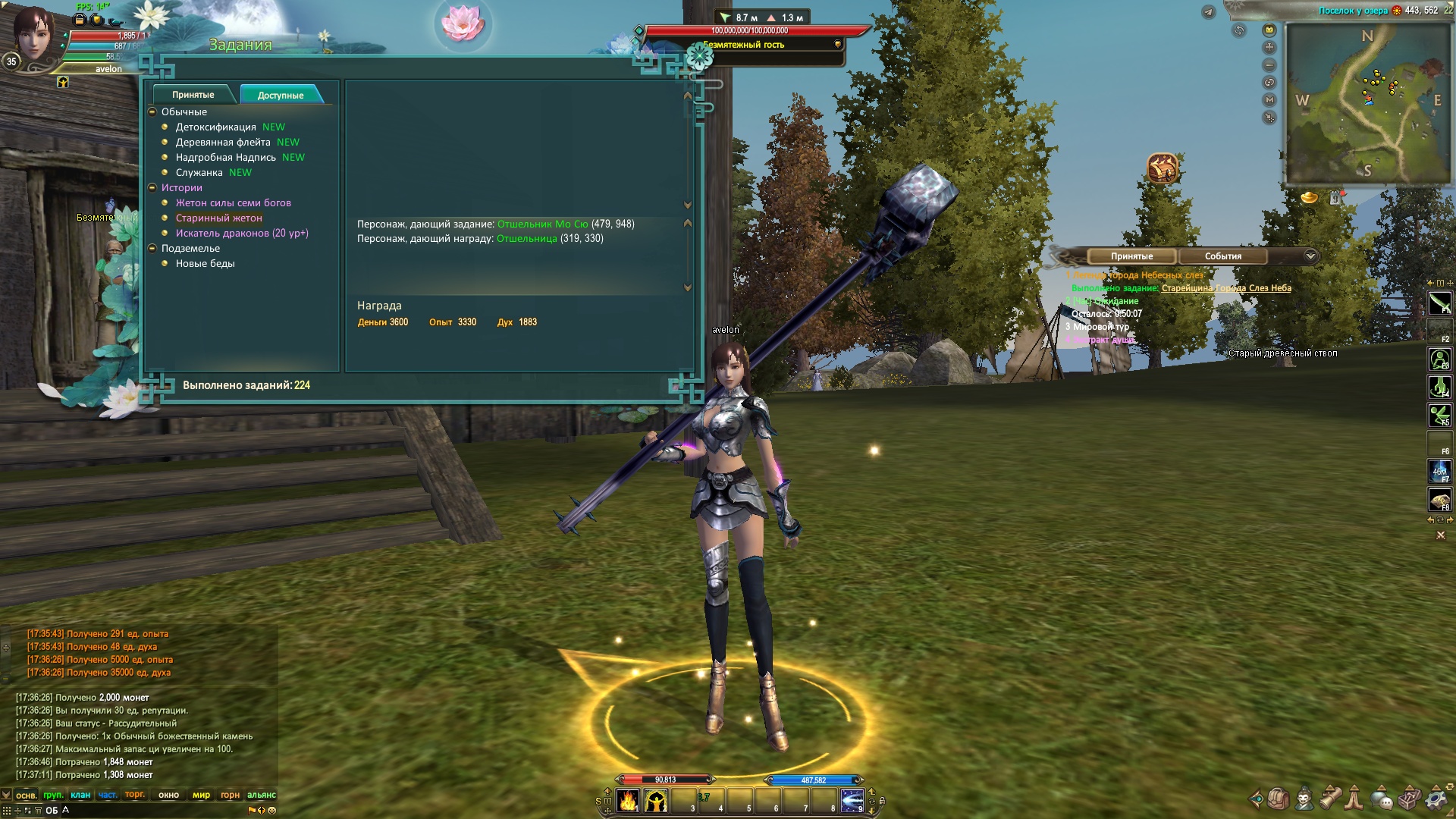The width and height of the screenshot is (1456, 819).
Task: Select the Детоксификация quest
Action: [215, 127]
